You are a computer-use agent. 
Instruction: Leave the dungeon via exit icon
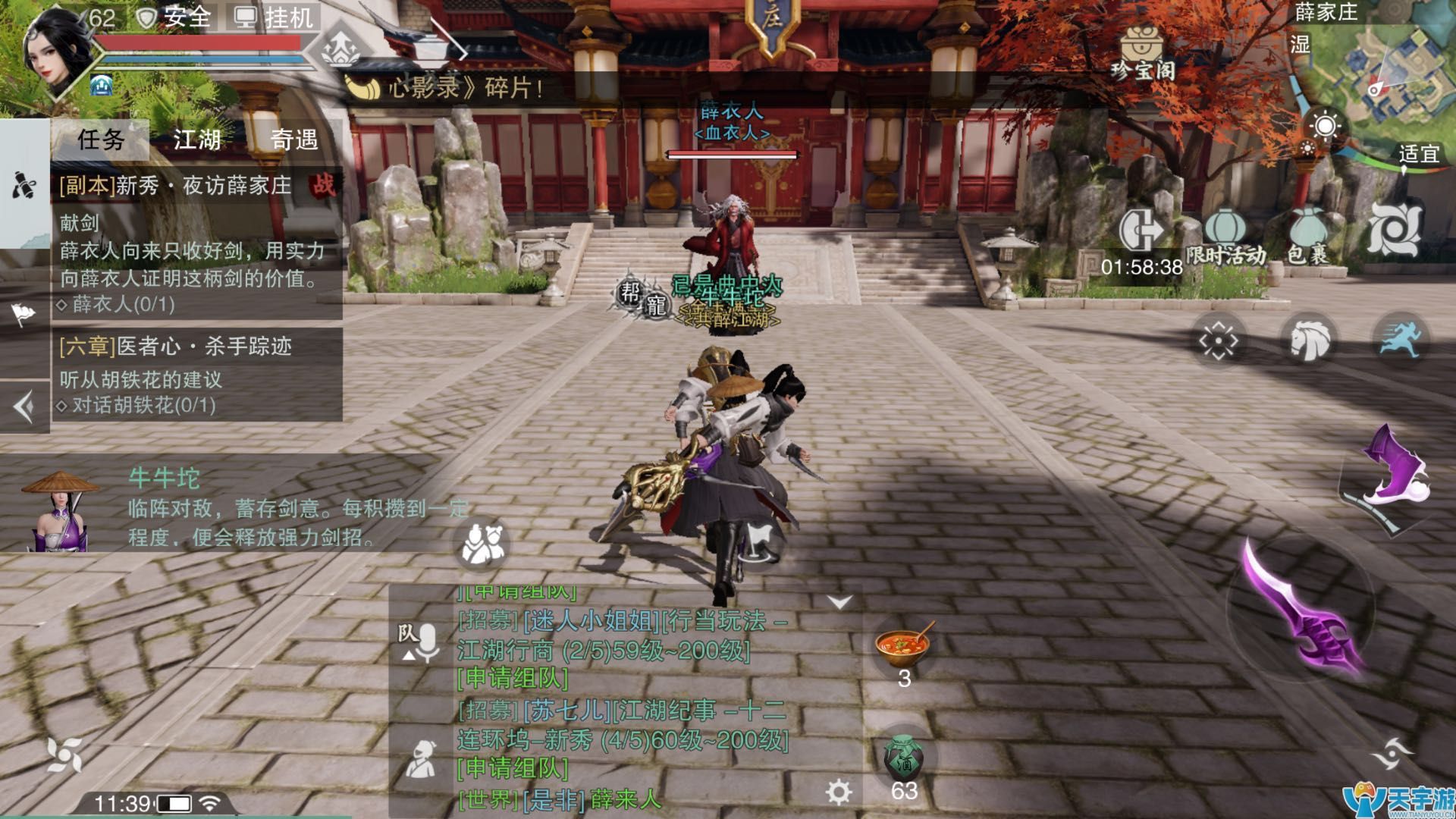click(x=1141, y=229)
